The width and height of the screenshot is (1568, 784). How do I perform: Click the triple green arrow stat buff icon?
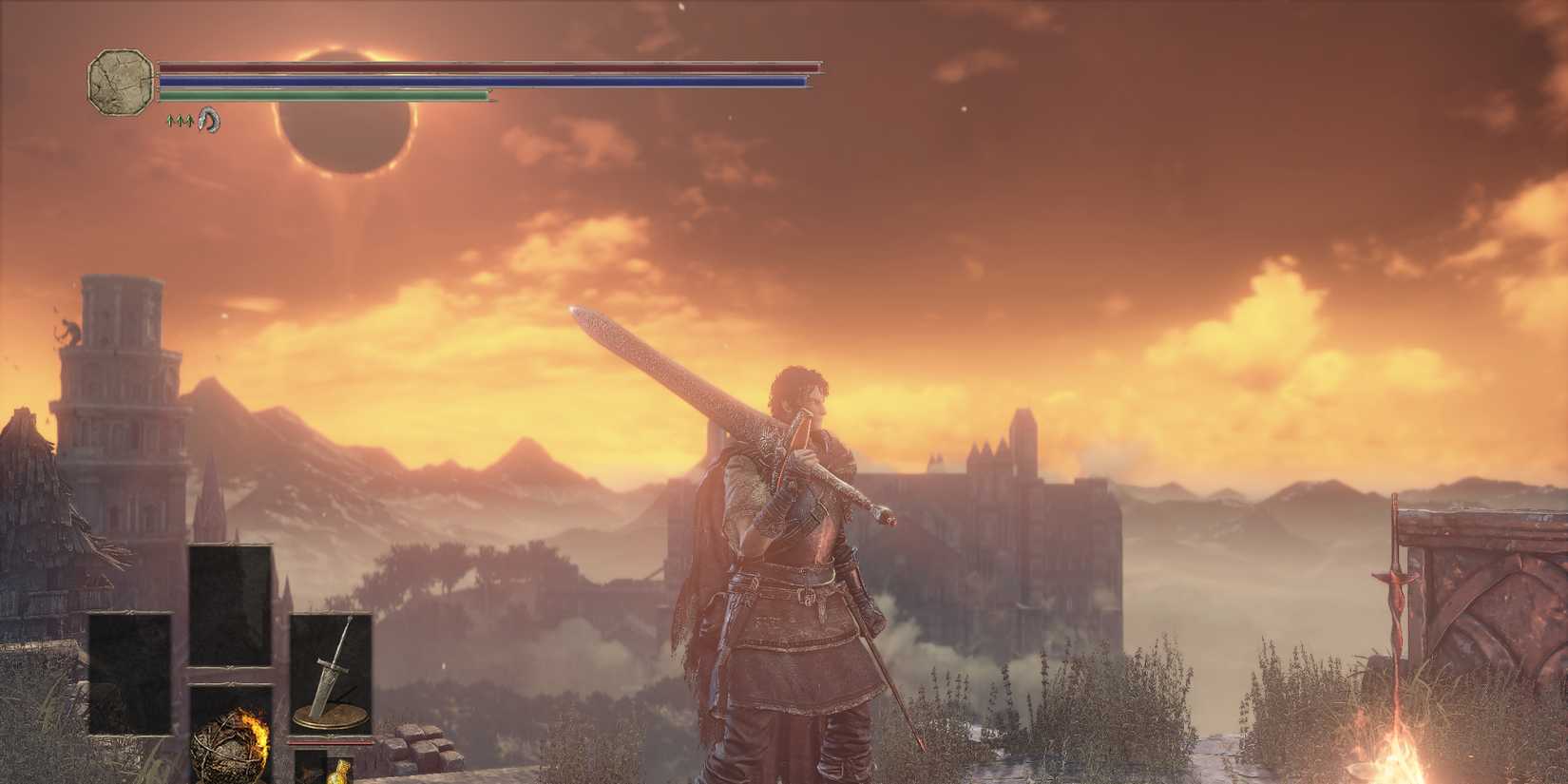tap(180, 121)
